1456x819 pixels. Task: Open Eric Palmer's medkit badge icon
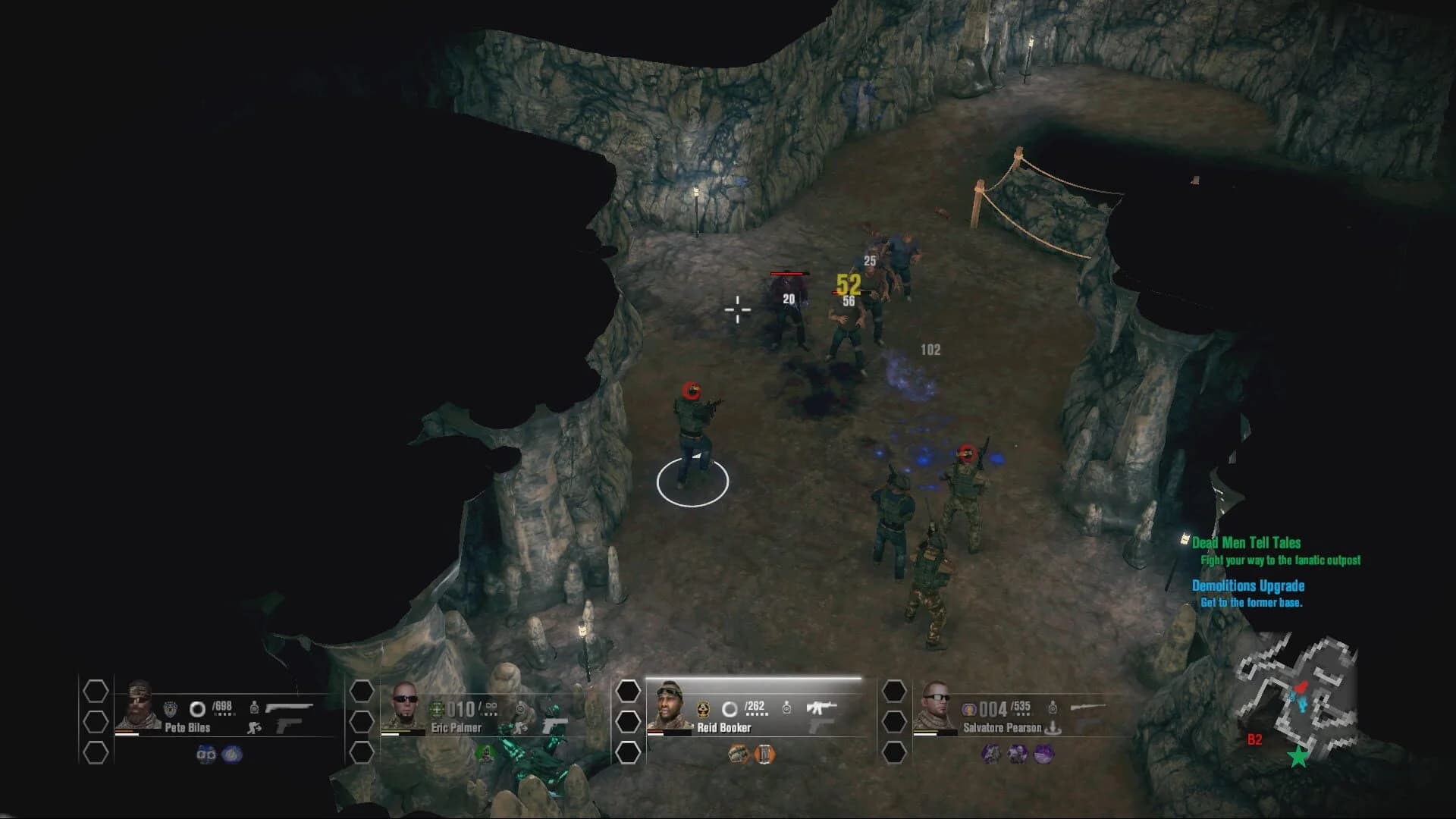pos(438,710)
